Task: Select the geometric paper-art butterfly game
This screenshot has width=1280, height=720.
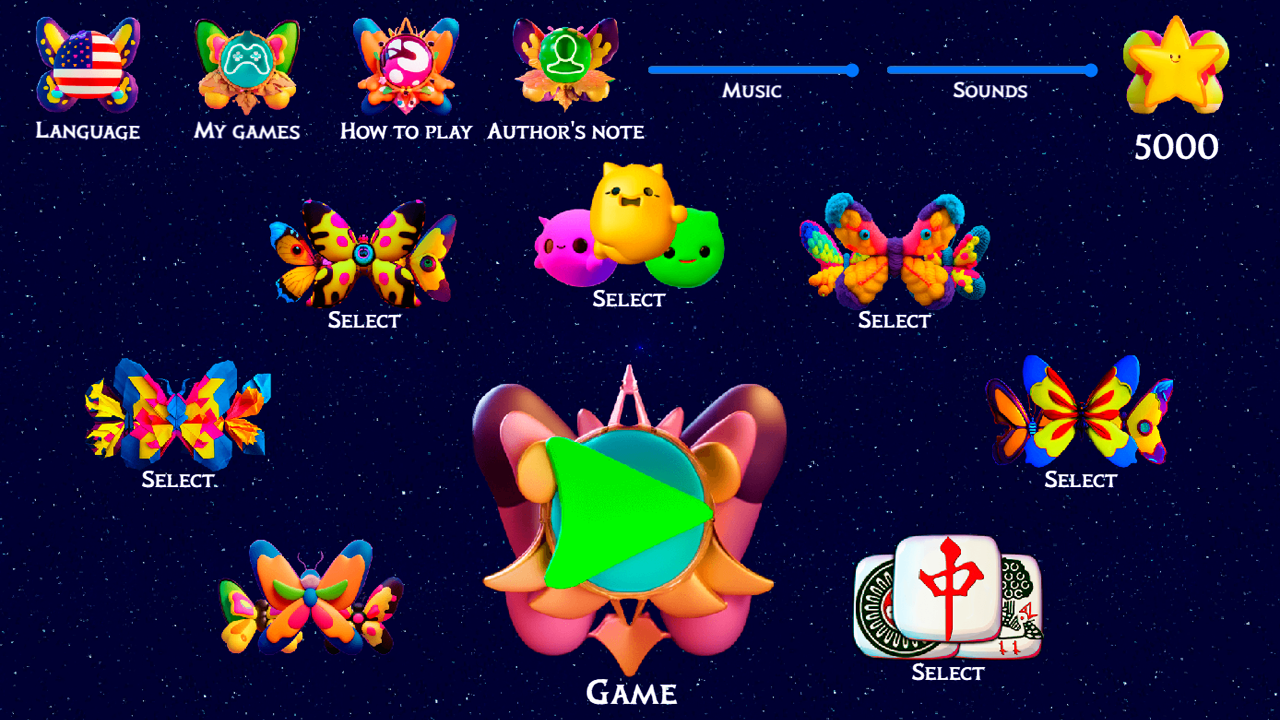Action: tap(178, 415)
